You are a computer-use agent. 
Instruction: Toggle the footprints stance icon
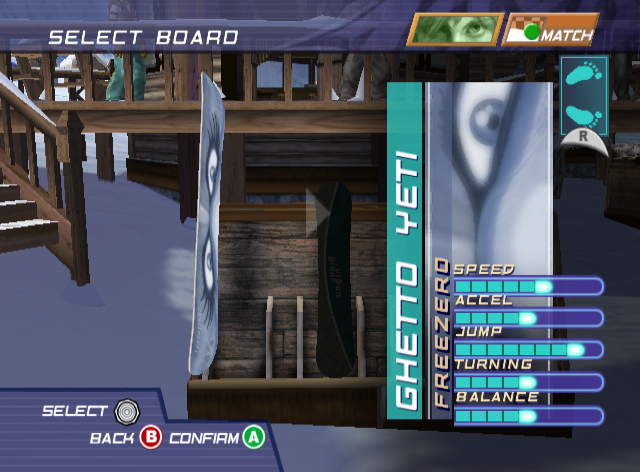[583, 98]
